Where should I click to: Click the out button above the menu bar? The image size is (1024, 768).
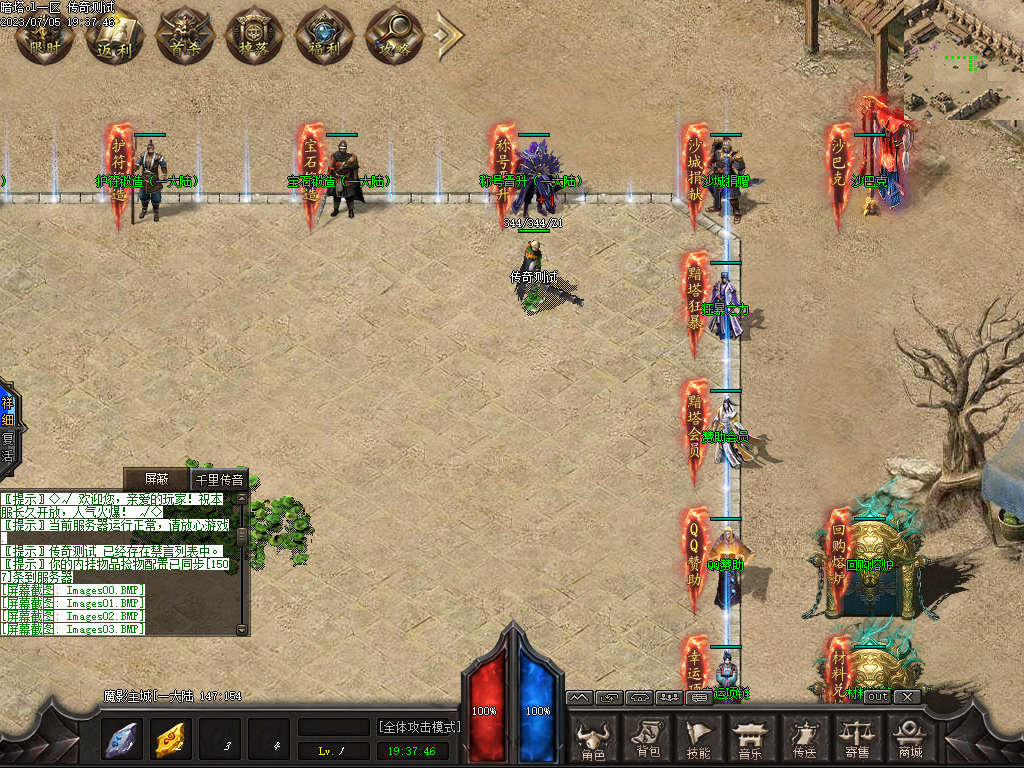876,696
